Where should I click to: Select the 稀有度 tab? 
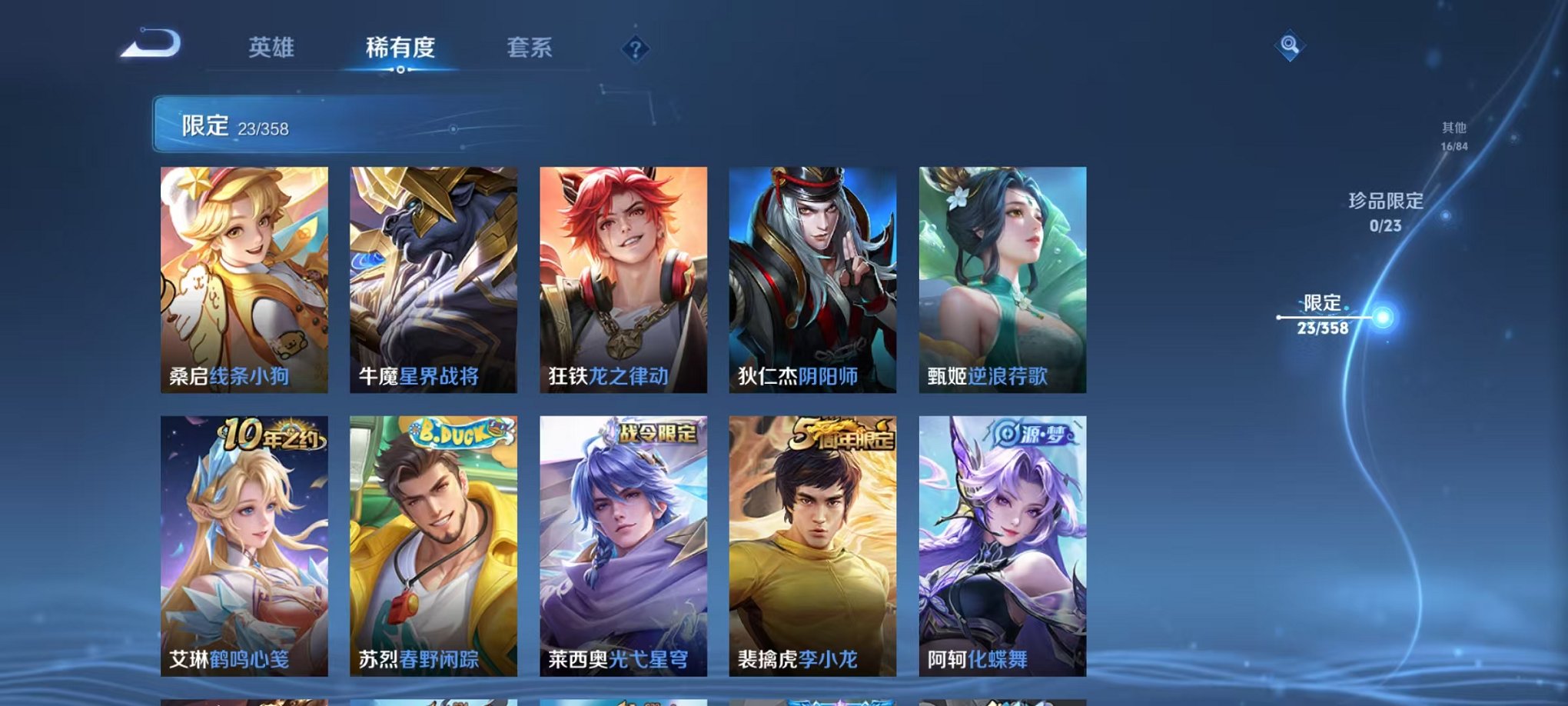point(400,48)
